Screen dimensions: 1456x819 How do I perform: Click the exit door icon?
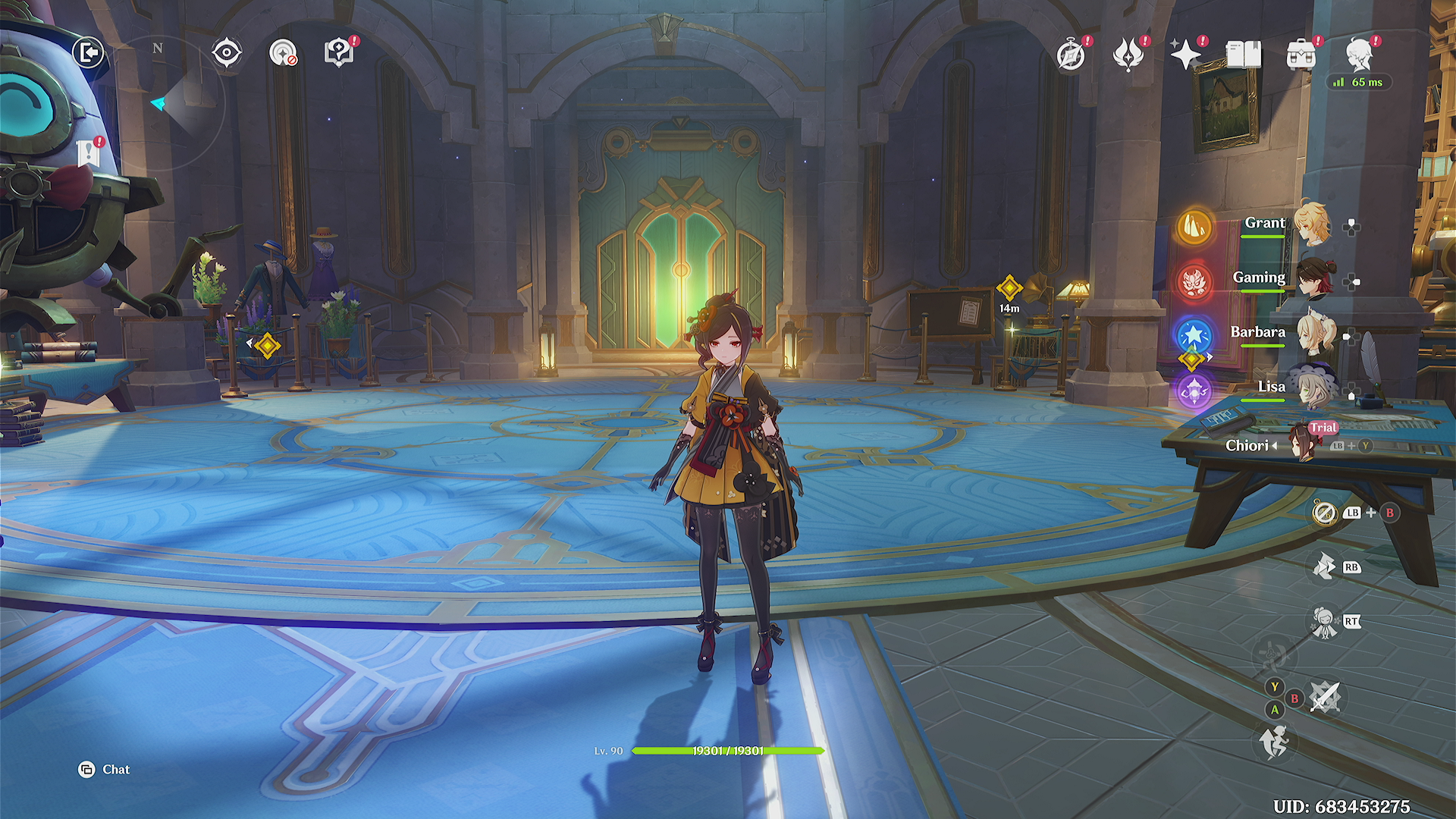[89, 52]
